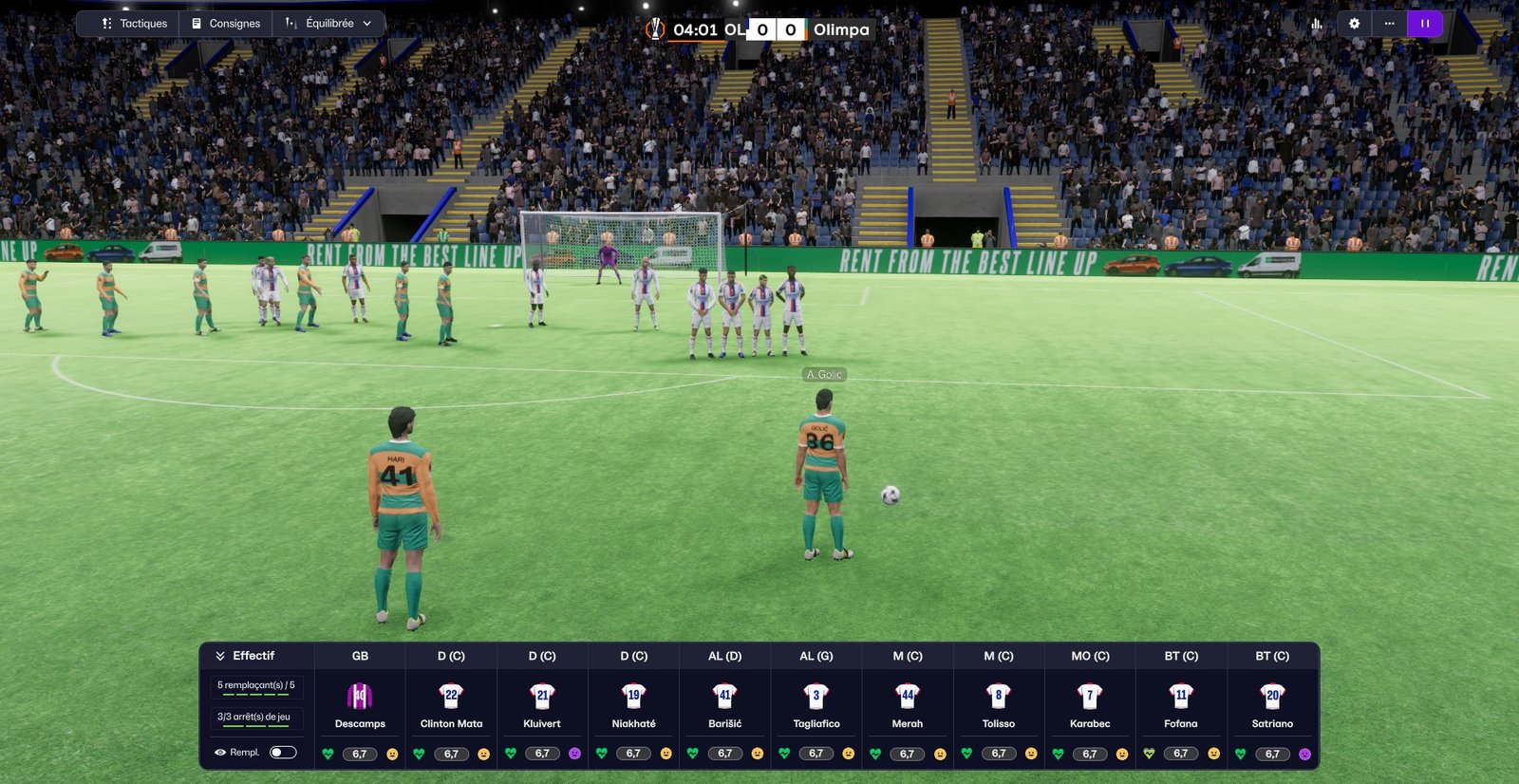Expand the Équilibrée mentality dropdown
1519x784 pixels.
click(329, 24)
